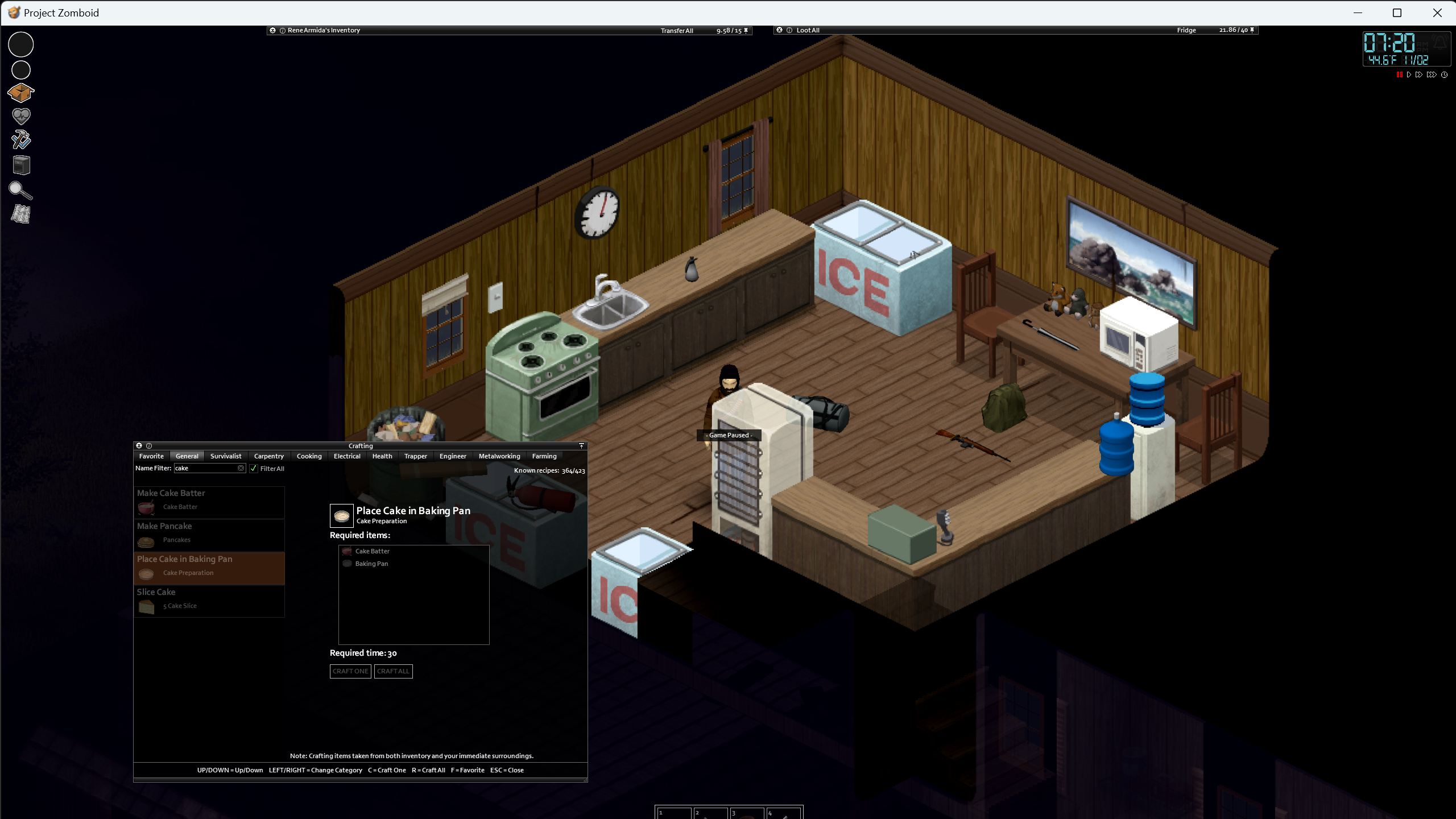Activate the magnifying glass search mode
This screenshot has height=819, width=1456.
coord(21,191)
